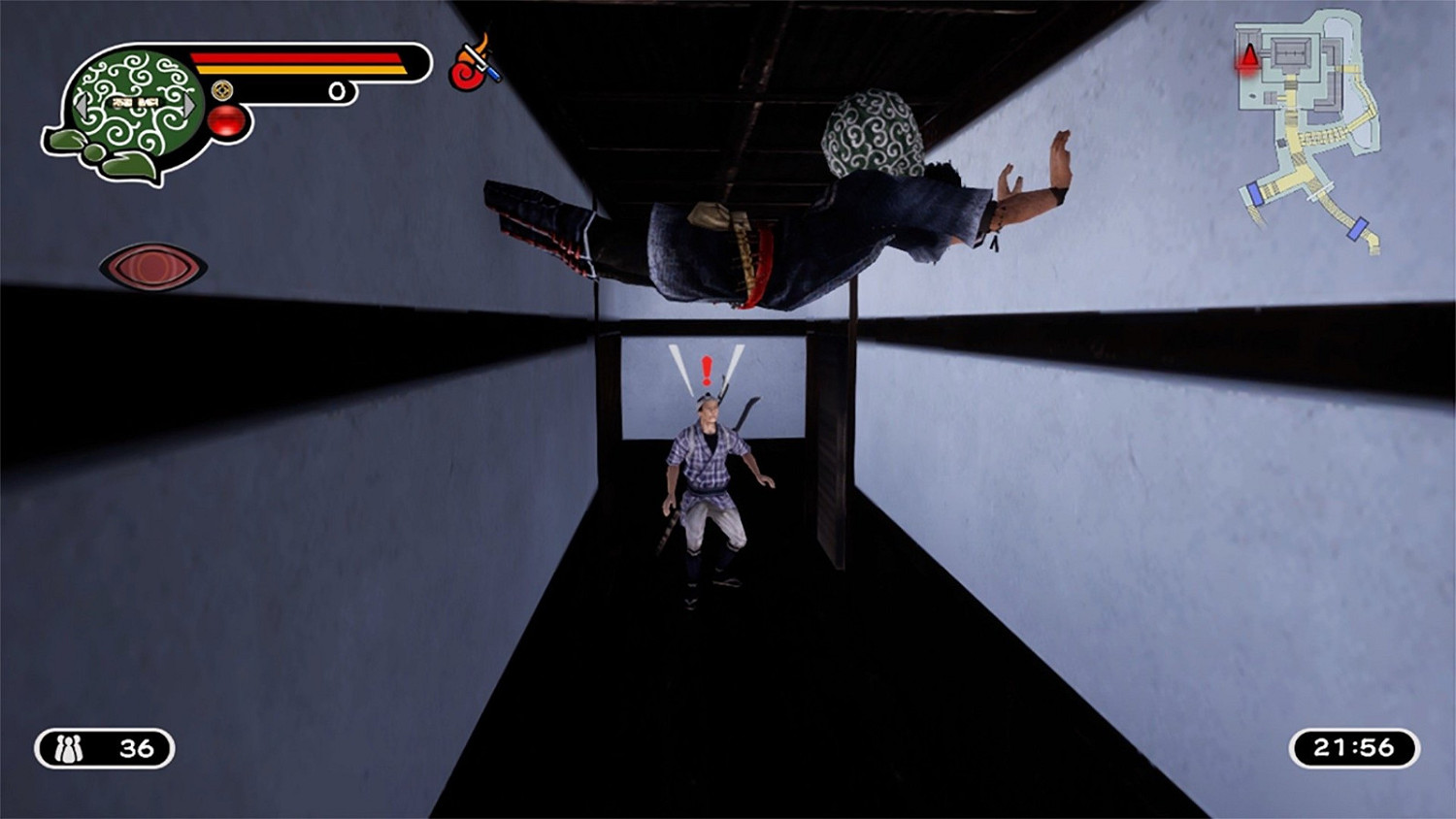Toggle the red eye detection indicator
Screen dimensions: 1456x819
(x=150, y=265)
